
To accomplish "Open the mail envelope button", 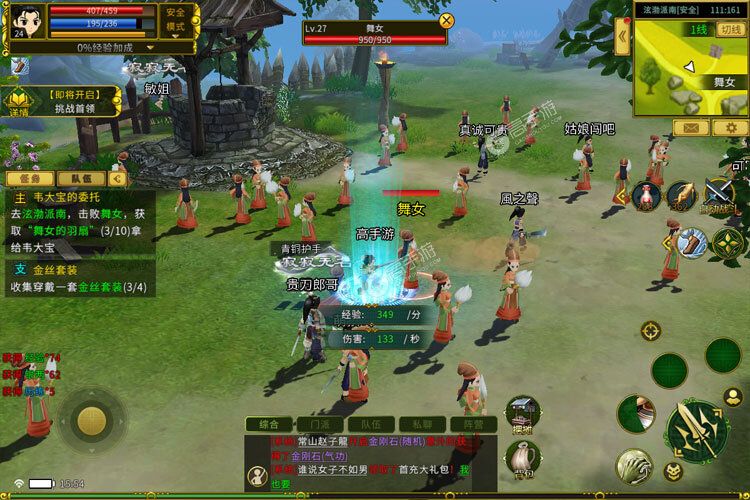I will click(690, 128).
